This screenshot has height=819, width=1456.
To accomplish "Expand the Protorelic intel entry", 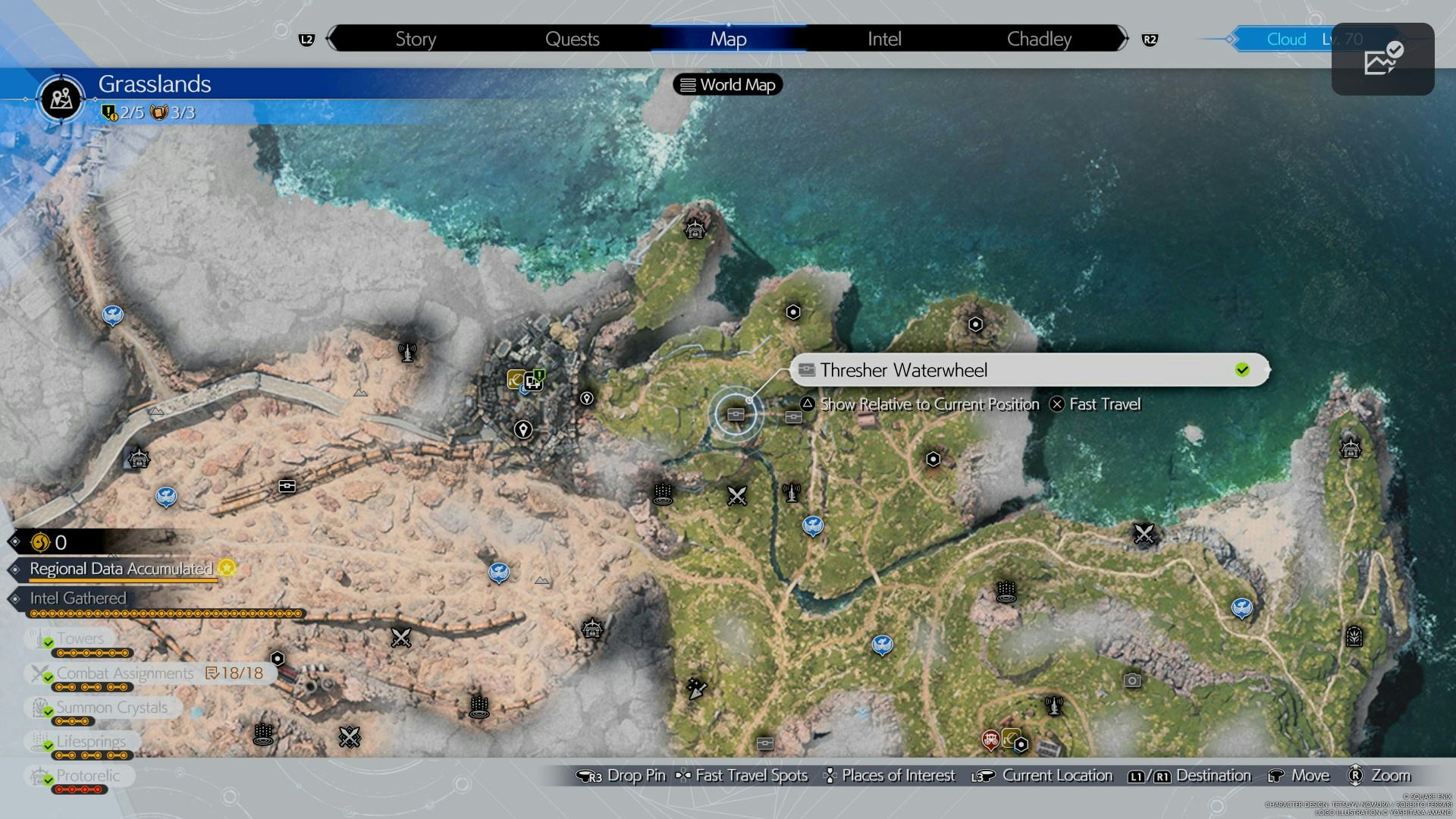I will 89,776.
